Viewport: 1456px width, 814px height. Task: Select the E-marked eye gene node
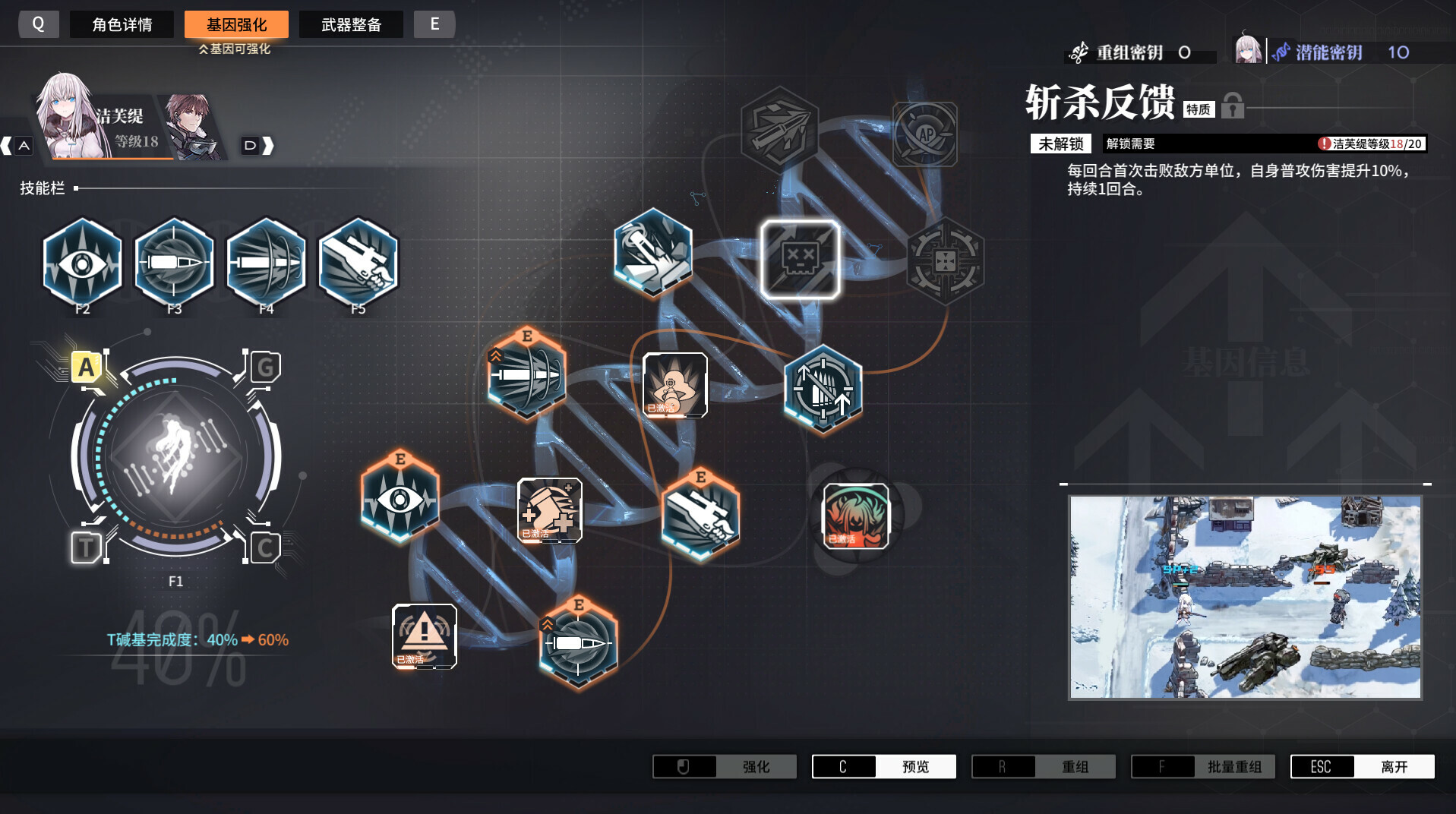pyautogui.click(x=400, y=497)
